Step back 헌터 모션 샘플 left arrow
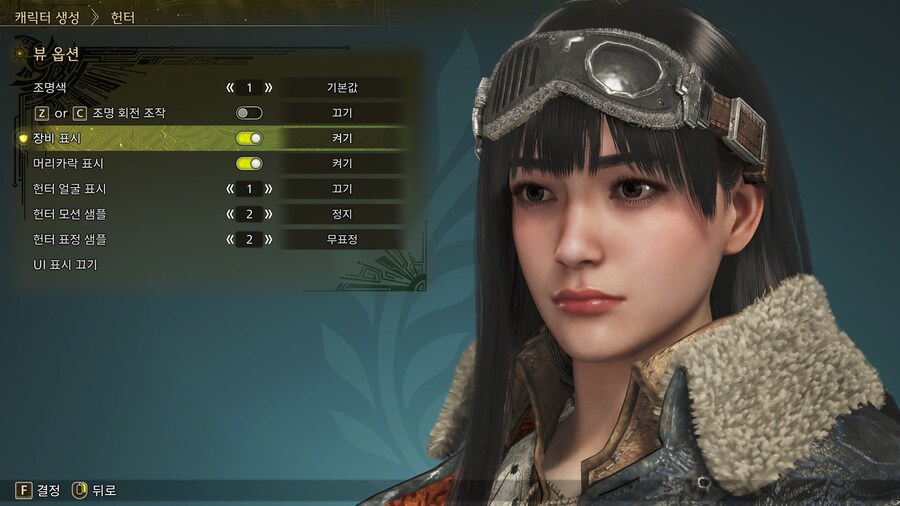Screen dimensions: 900x506 [230, 214]
